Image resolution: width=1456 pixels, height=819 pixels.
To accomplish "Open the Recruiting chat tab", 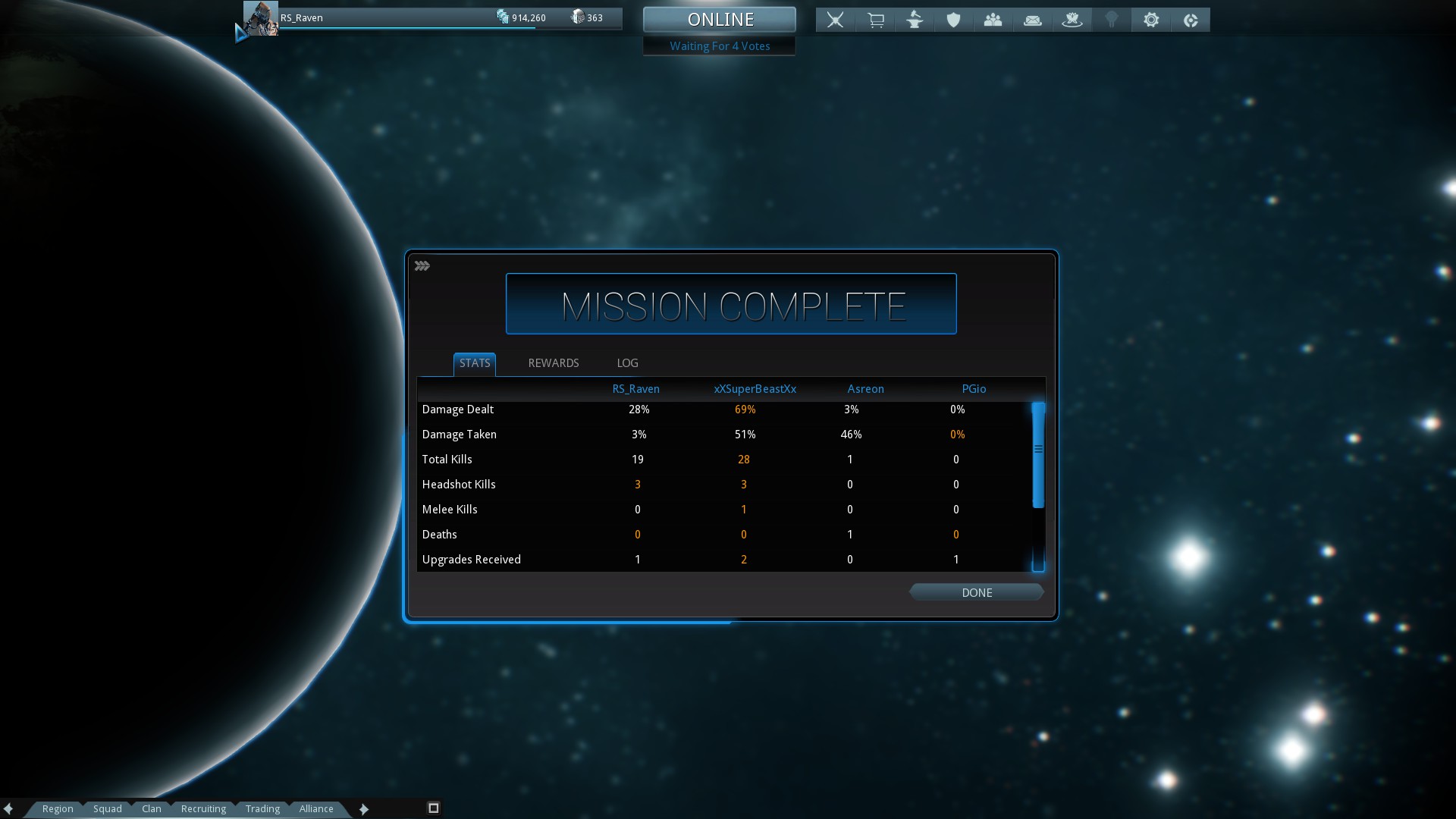I will (203, 808).
